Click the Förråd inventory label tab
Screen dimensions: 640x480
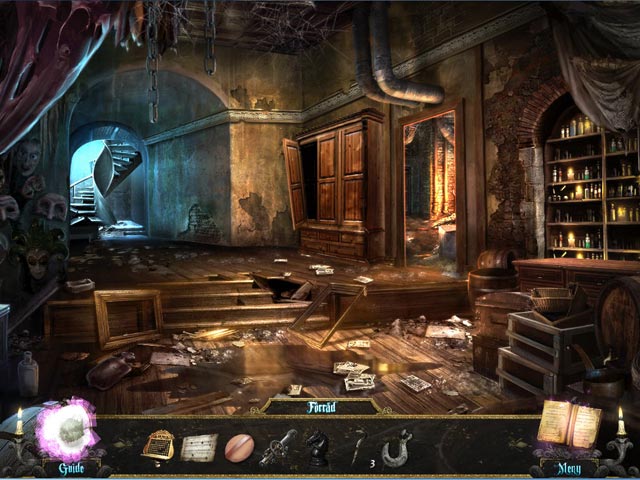(x=319, y=407)
